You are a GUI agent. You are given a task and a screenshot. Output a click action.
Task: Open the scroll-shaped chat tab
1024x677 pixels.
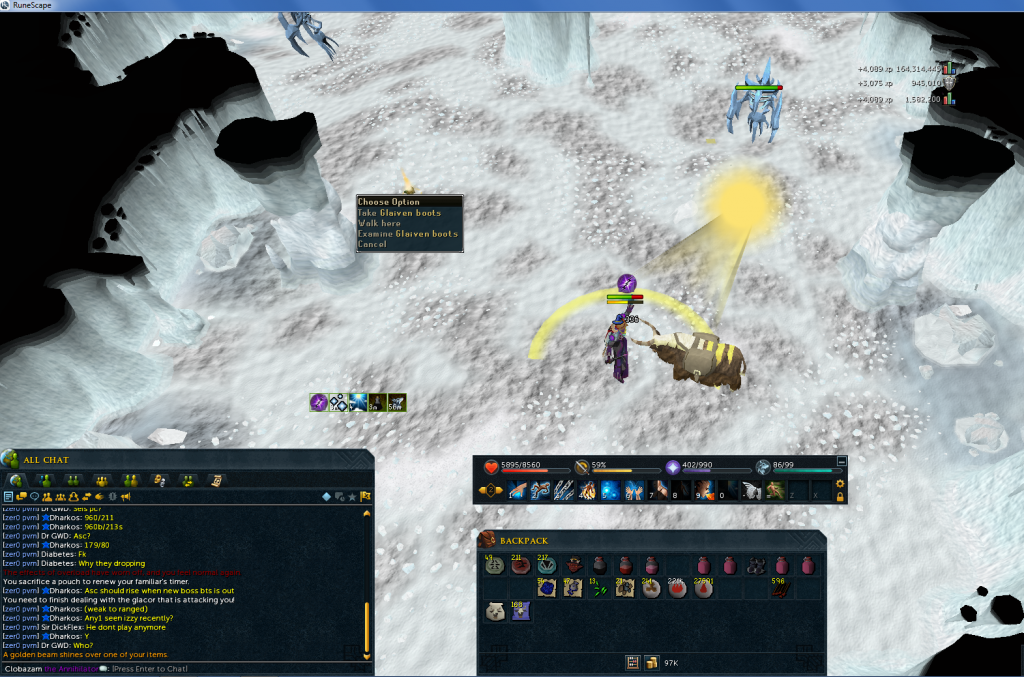217,480
